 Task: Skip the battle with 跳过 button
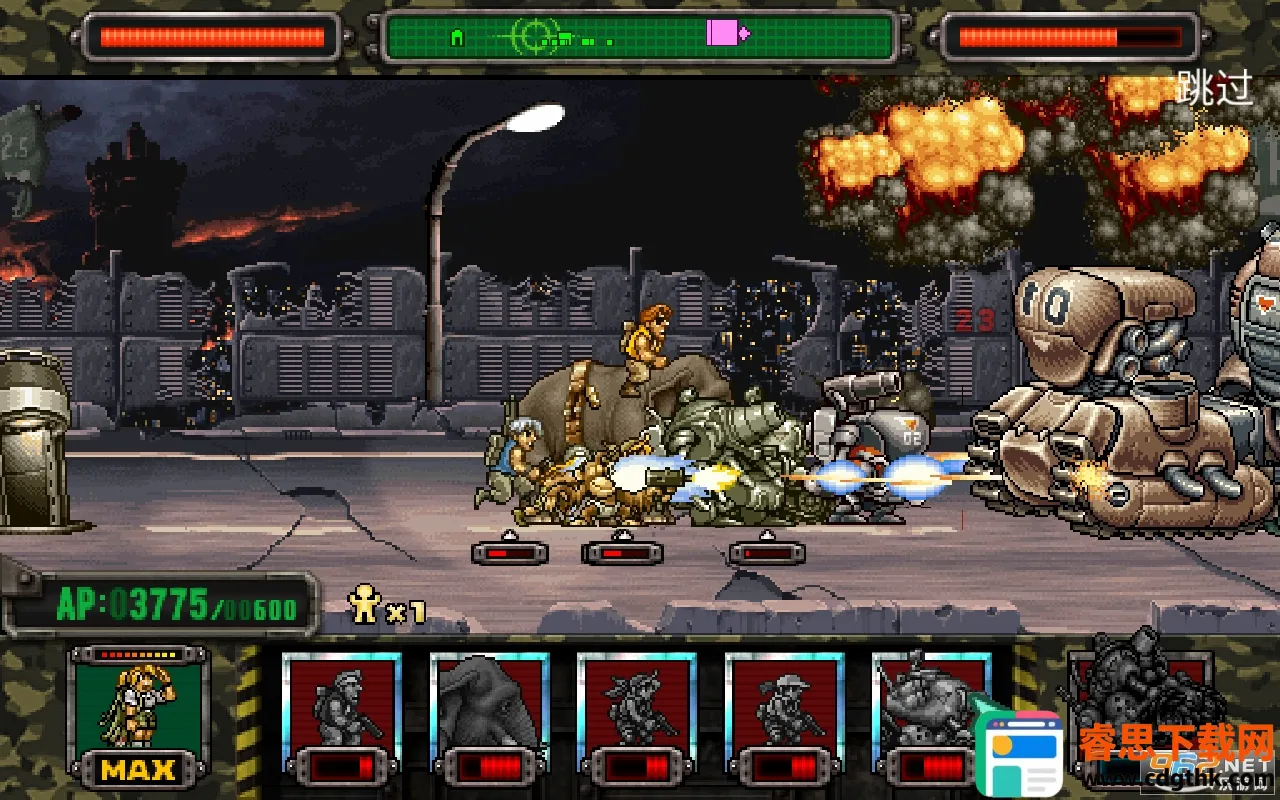point(1214,88)
